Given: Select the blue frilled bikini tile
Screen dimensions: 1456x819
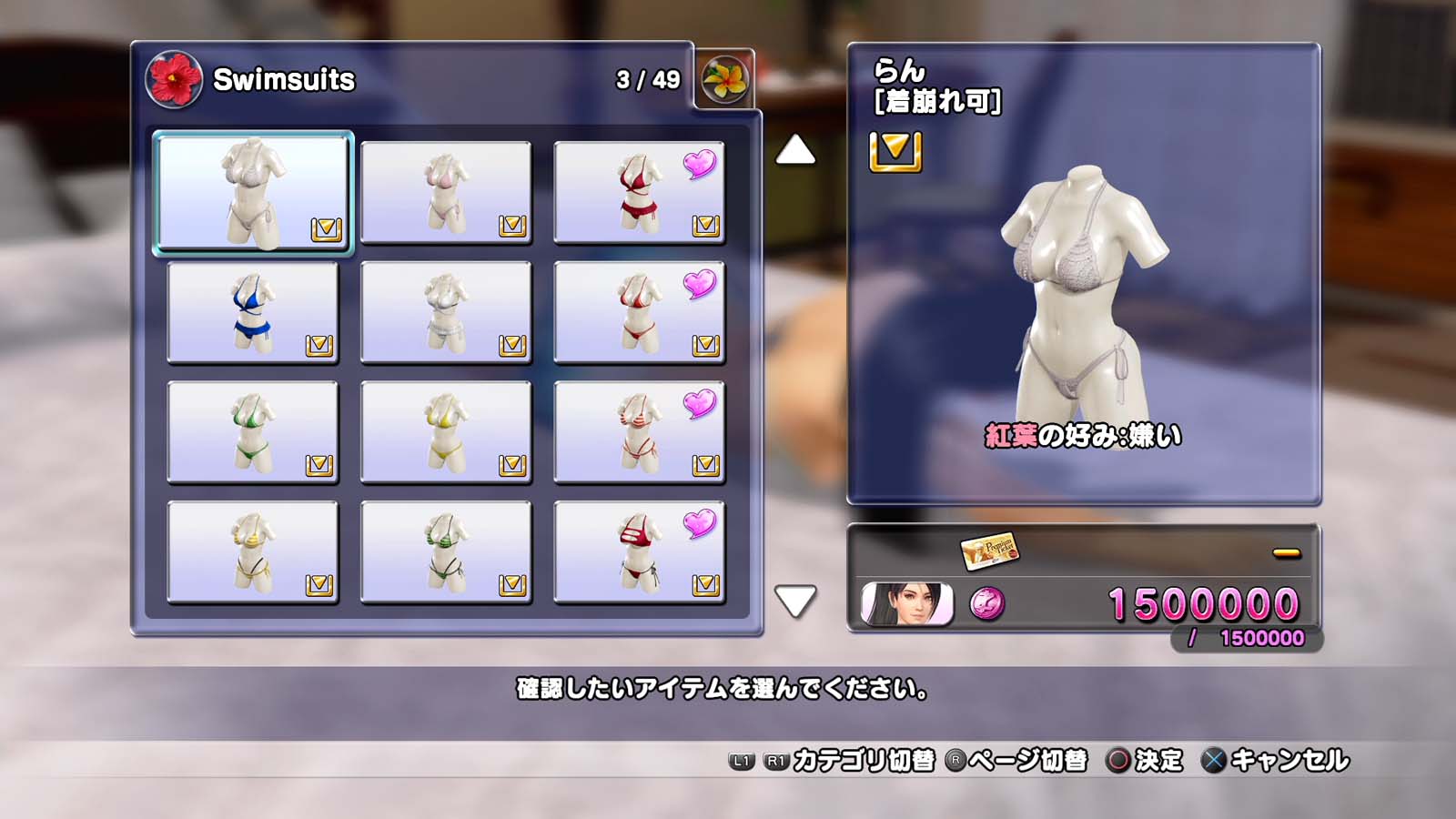Looking at the screenshot, I should [x=253, y=312].
